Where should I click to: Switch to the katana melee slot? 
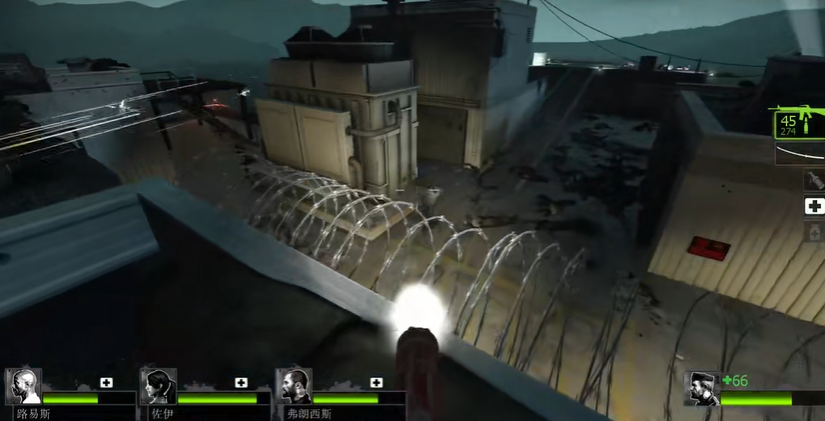click(800, 154)
